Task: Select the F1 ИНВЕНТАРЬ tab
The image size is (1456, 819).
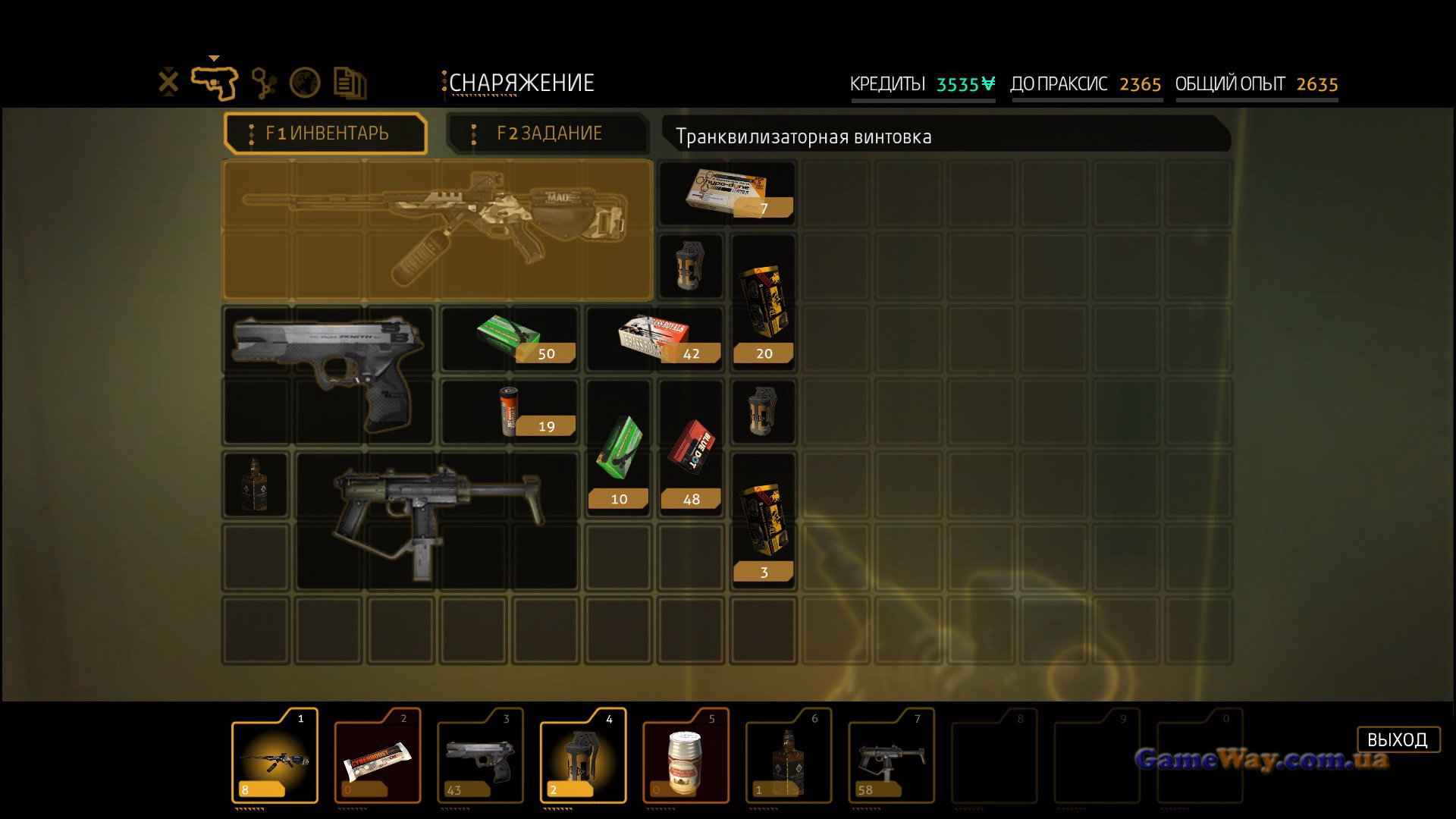Action: click(326, 133)
